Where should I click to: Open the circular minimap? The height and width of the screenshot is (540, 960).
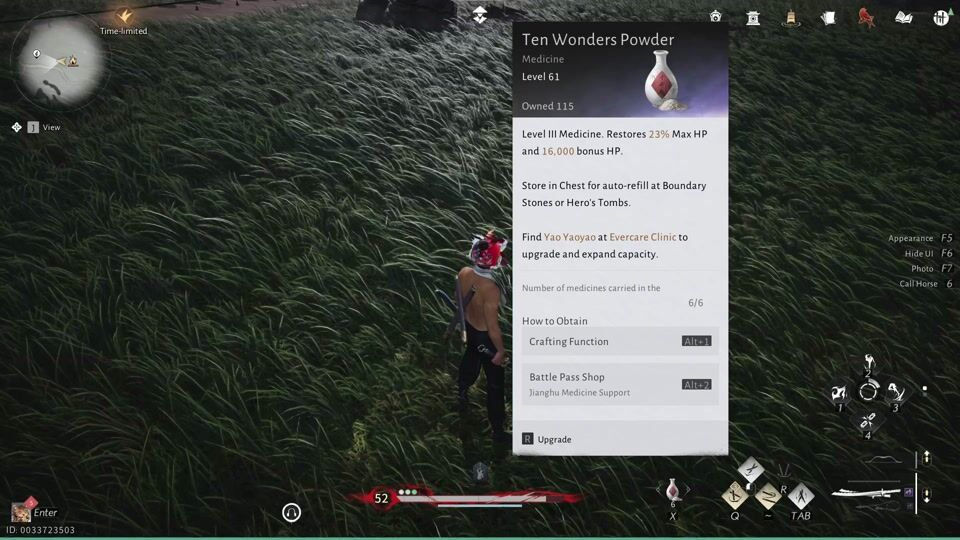tap(57, 62)
